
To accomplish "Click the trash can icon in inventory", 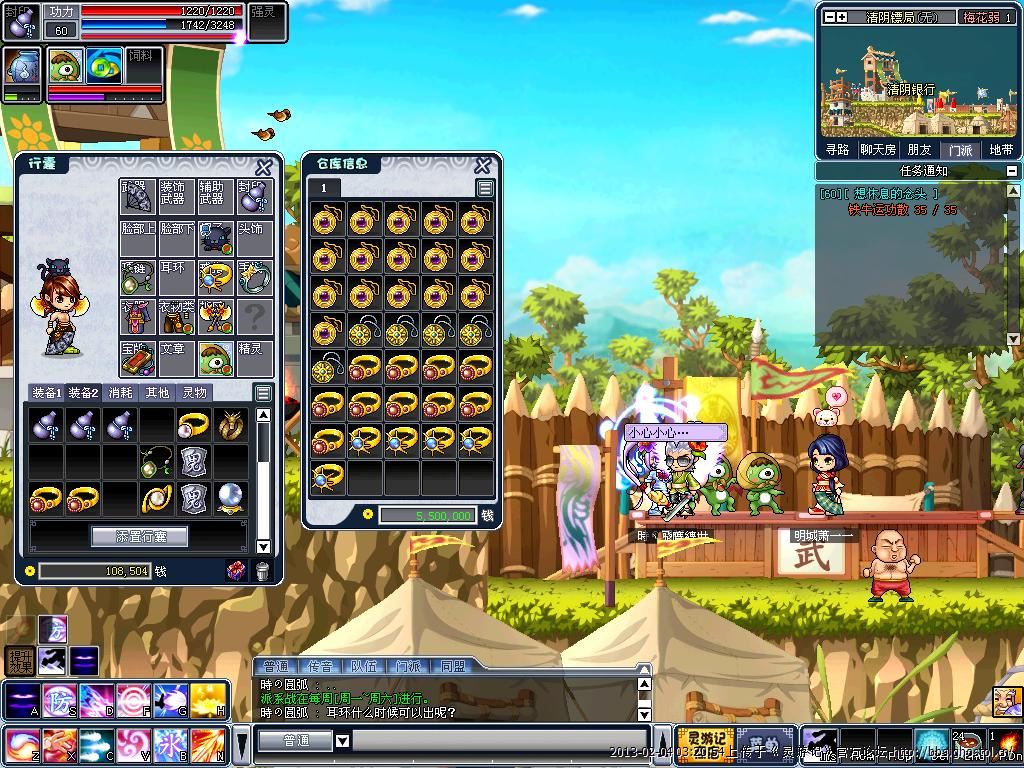I will (262, 571).
